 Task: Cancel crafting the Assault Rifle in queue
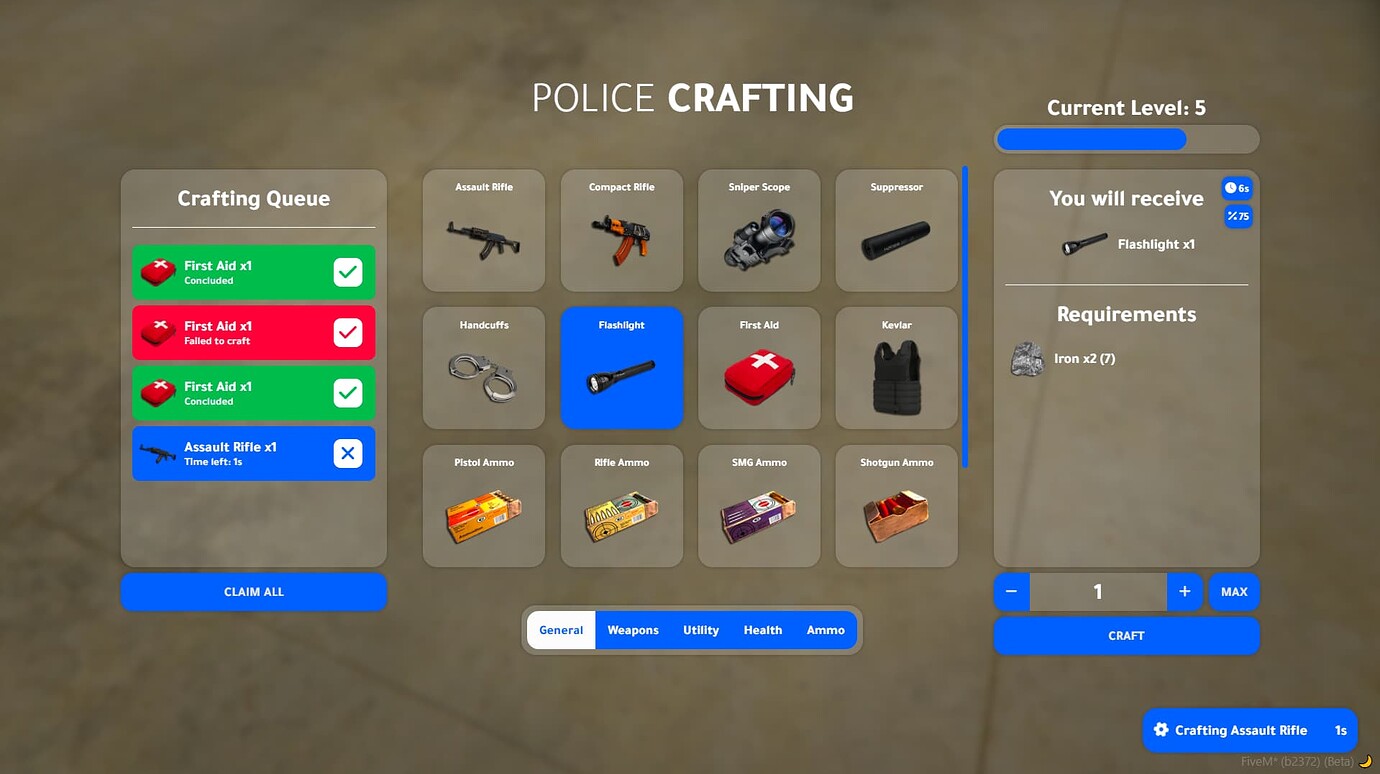[348, 453]
